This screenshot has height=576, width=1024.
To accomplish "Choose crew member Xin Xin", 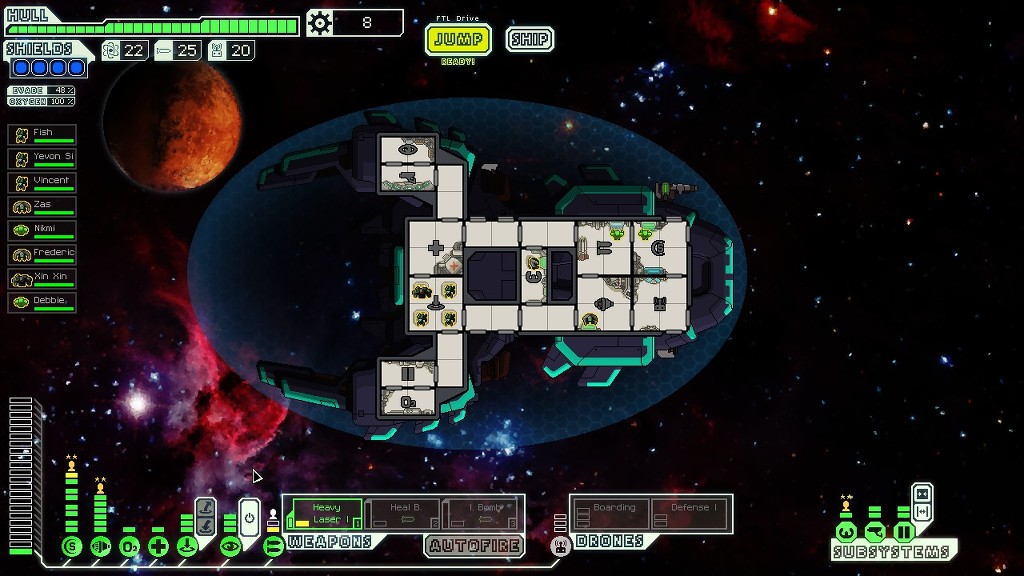I will (x=43, y=278).
